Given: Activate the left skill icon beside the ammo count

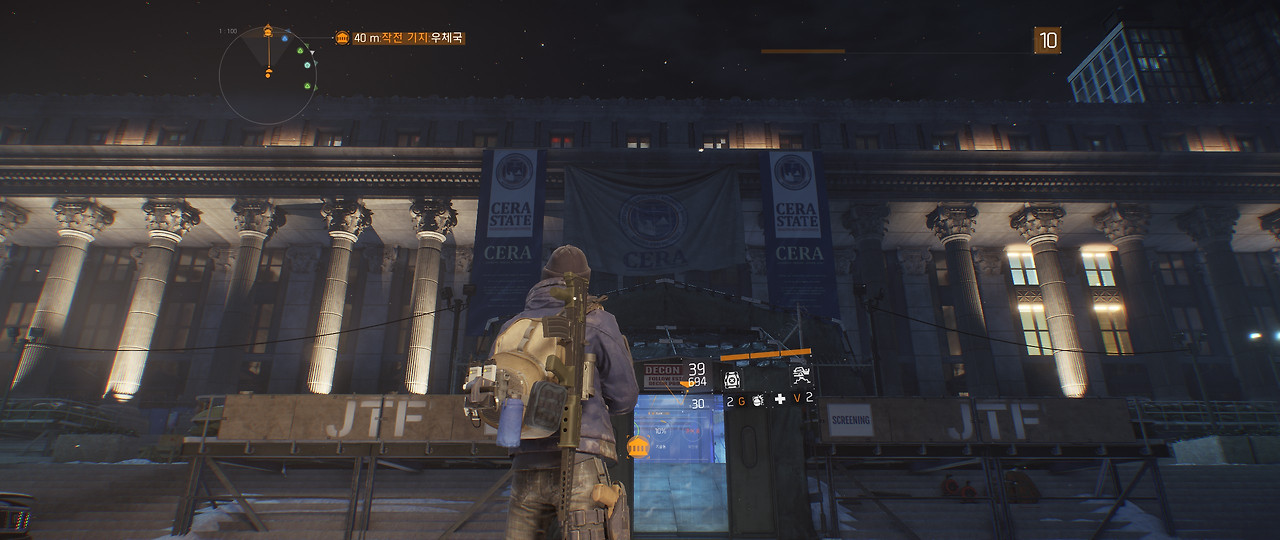Looking at the screenshot, I should (732, 377).
